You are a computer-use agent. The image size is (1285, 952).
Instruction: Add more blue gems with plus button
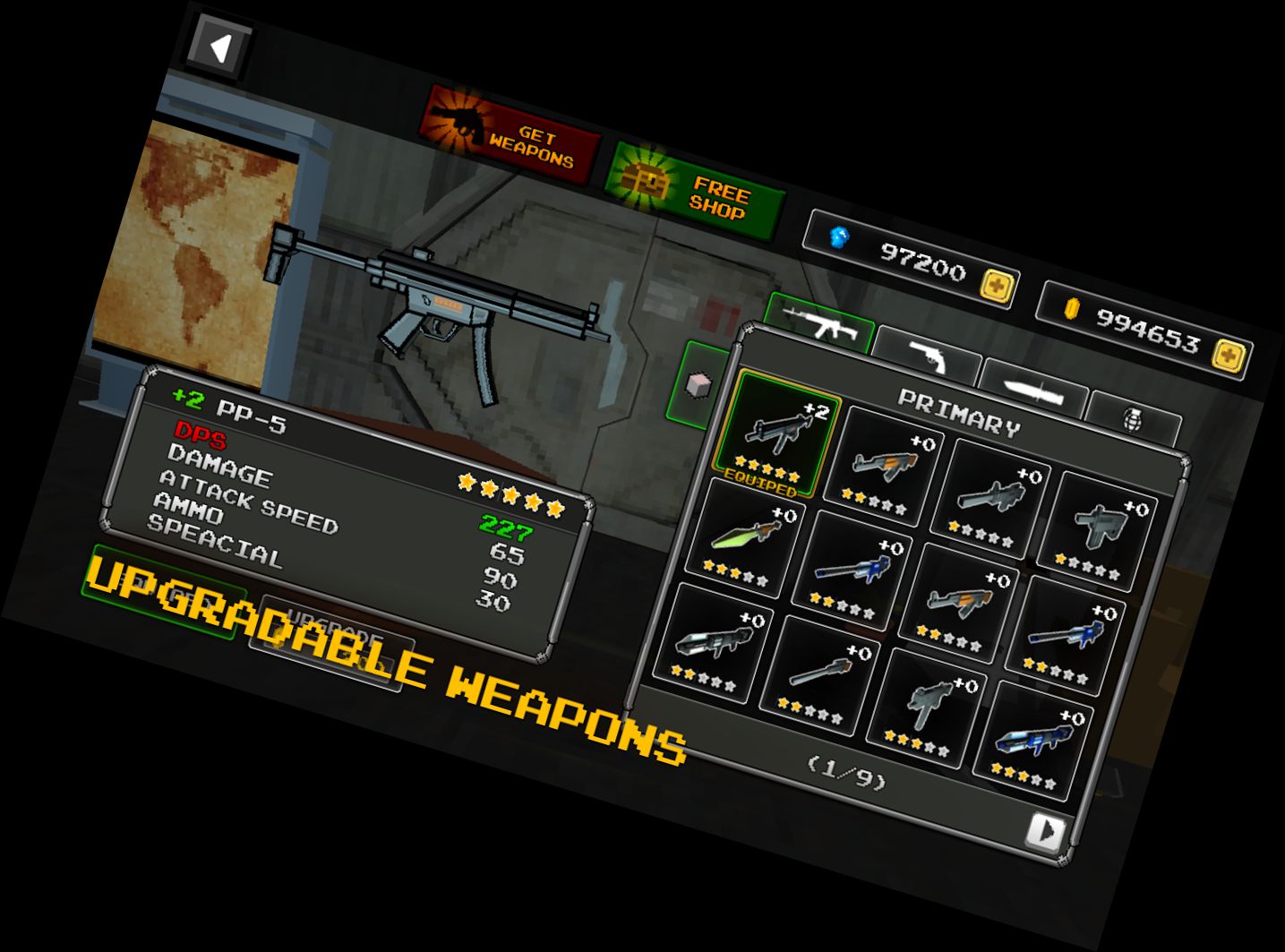click(996, 287)
